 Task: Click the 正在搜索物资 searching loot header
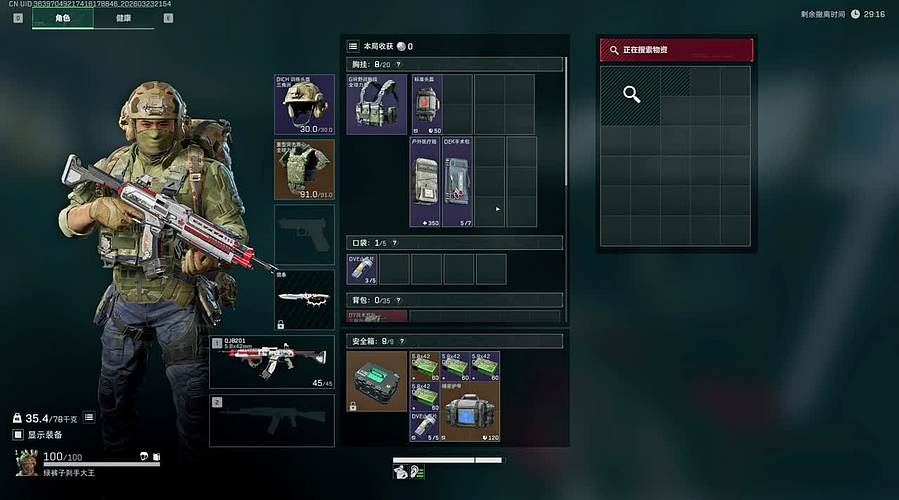676,50
